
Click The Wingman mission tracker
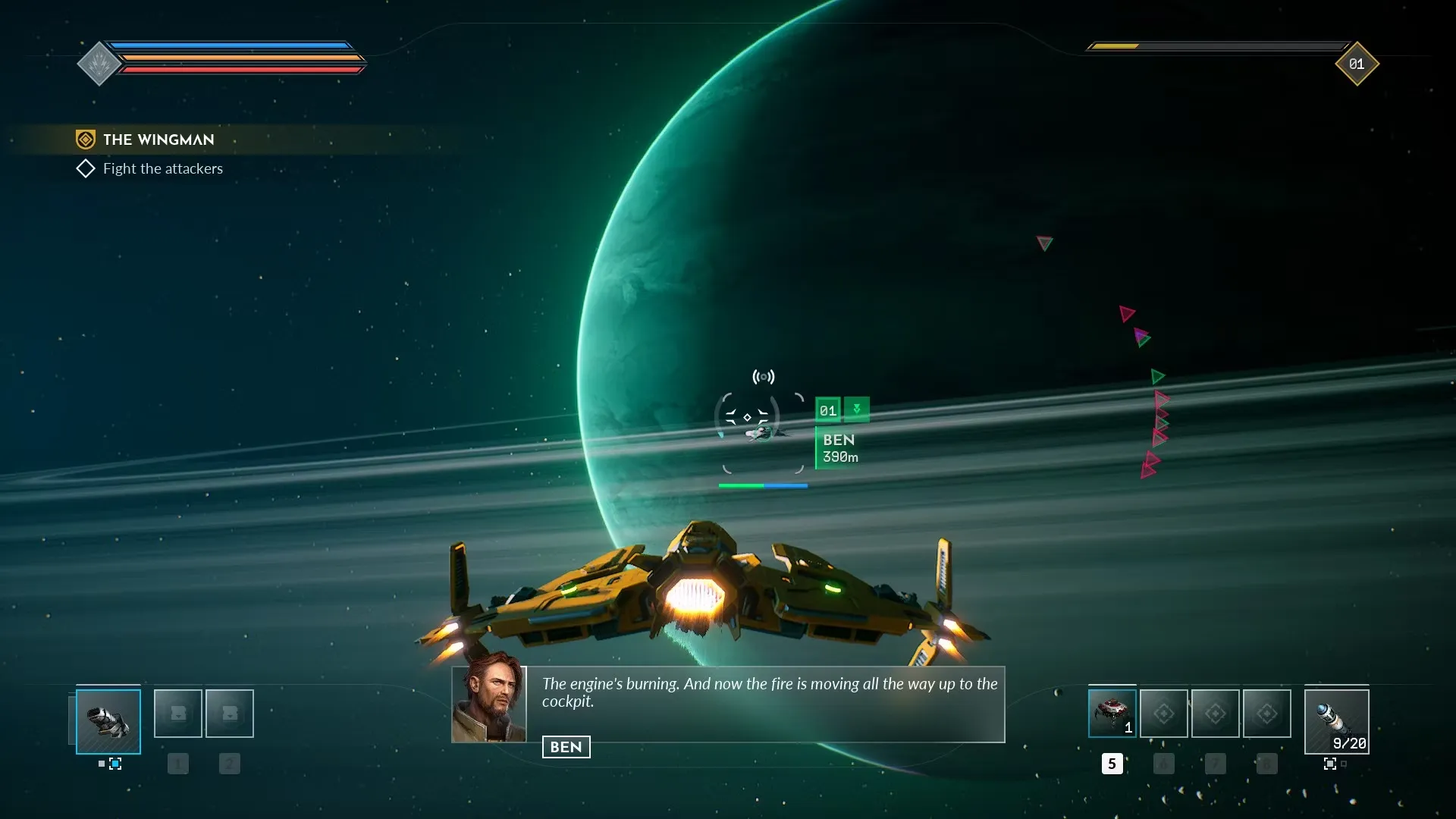[x=158, y=140]
